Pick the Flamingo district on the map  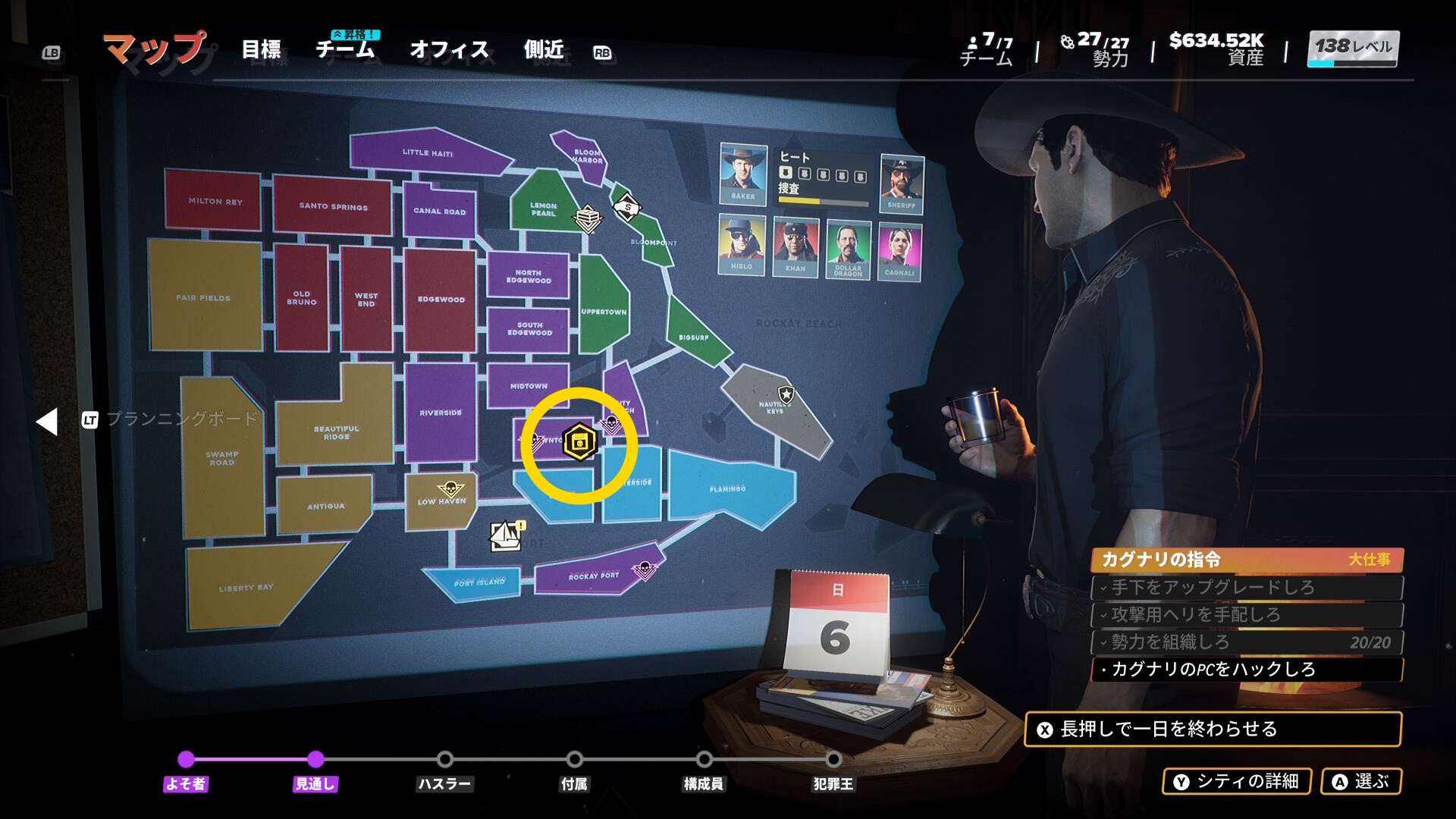coord(728,489)
